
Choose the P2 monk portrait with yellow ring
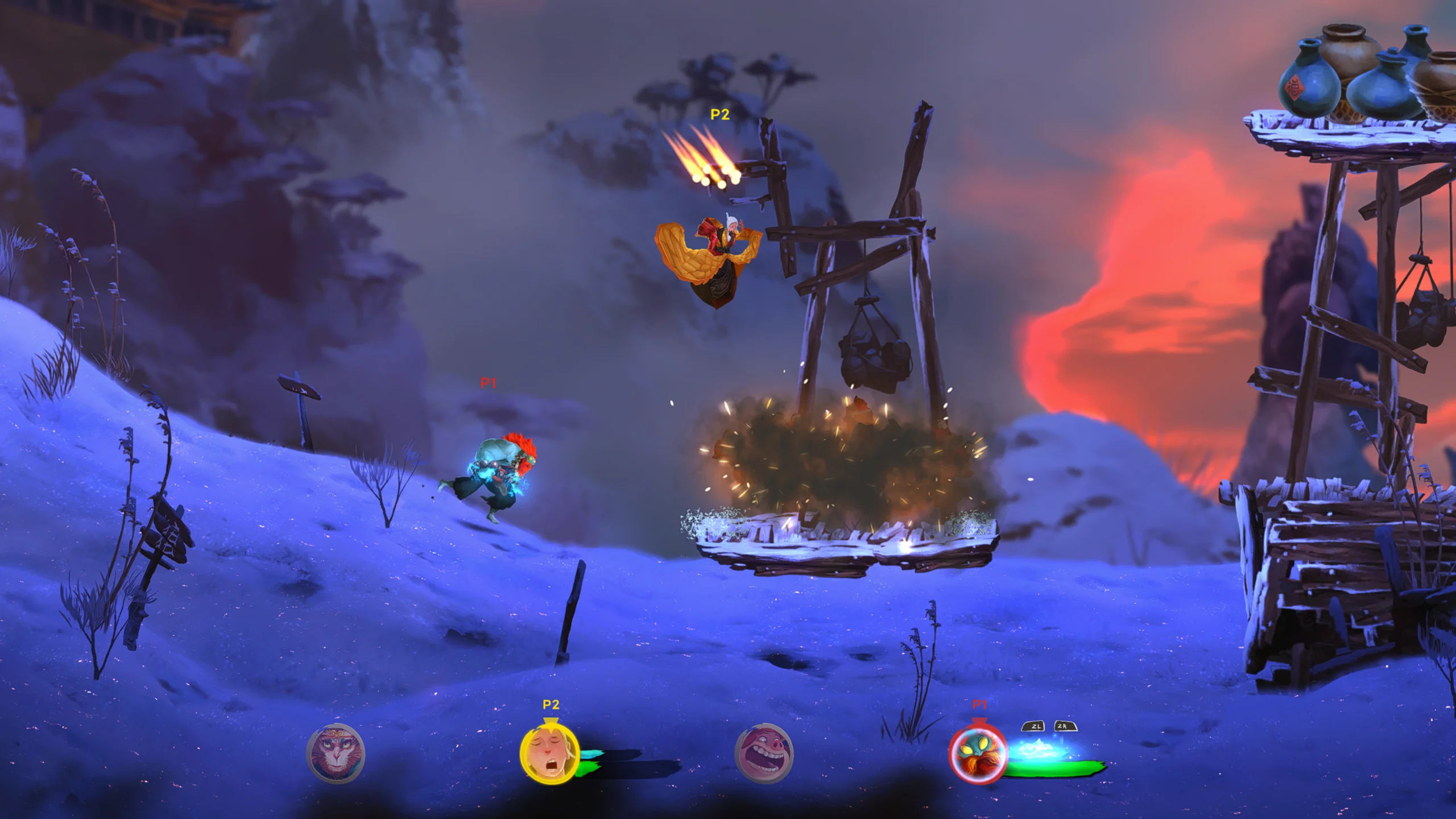pos(549,754)
